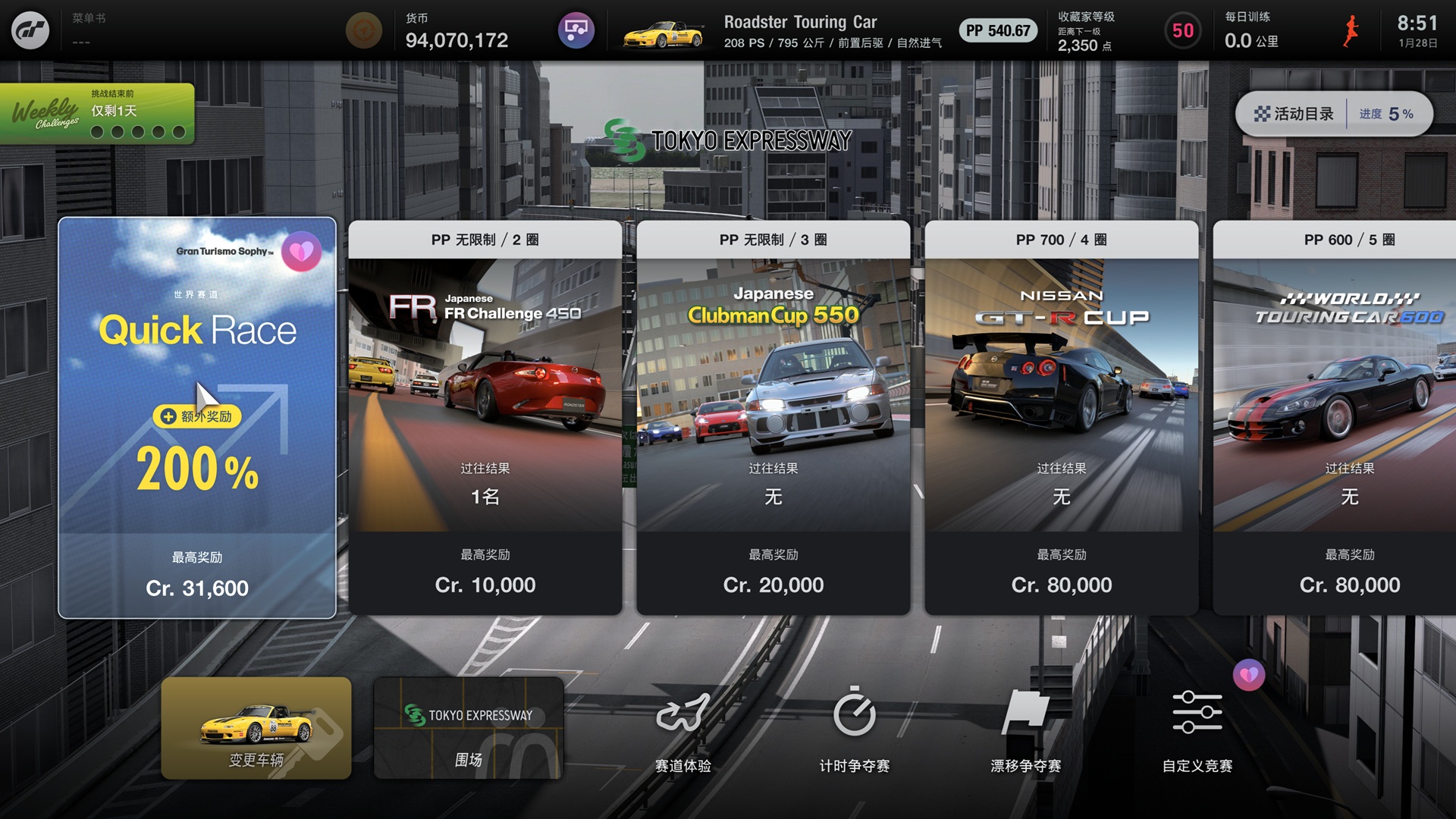
Task: Open the Tokyo Expressway paddock (围场) tile
Action: (x=469, y=728)
